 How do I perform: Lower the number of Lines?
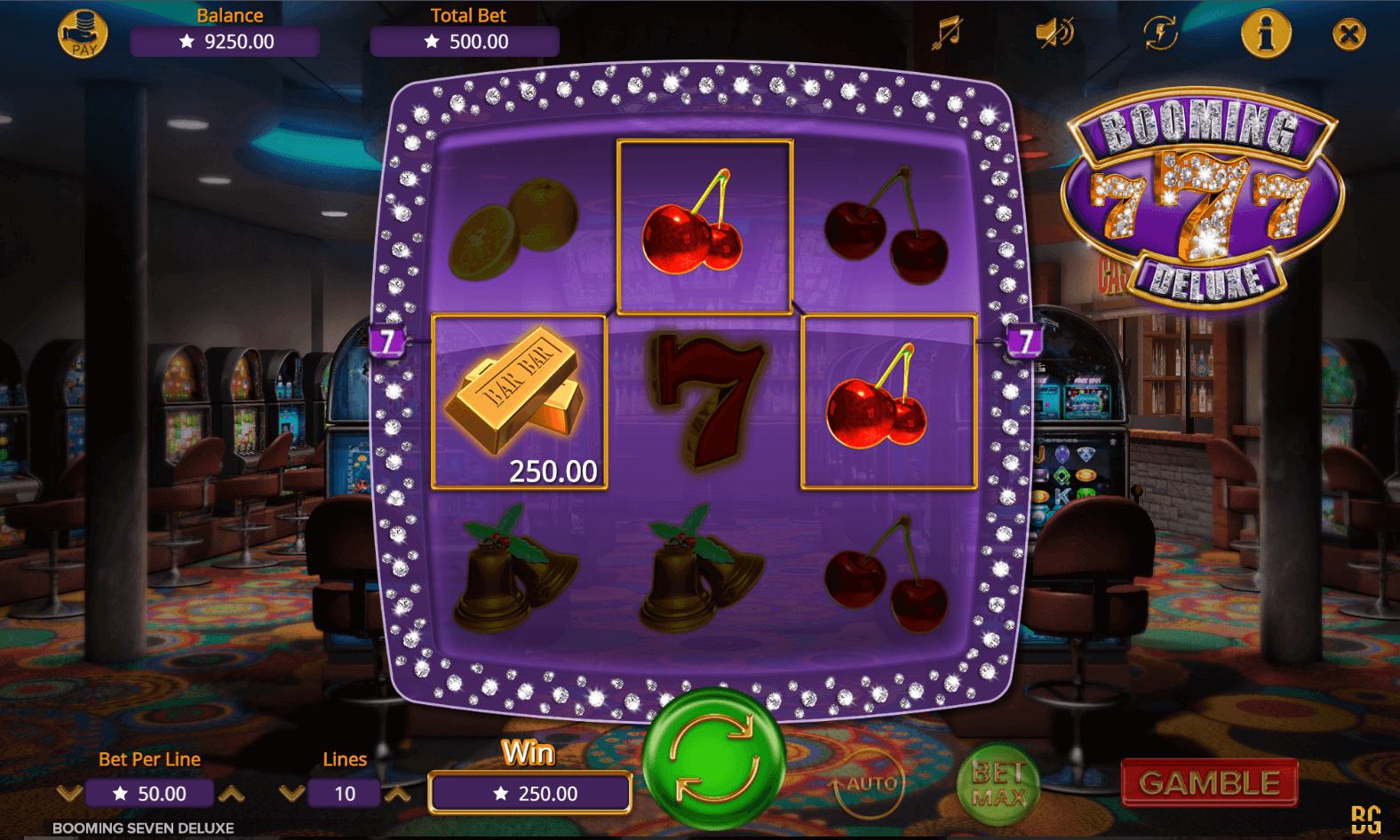291,793
